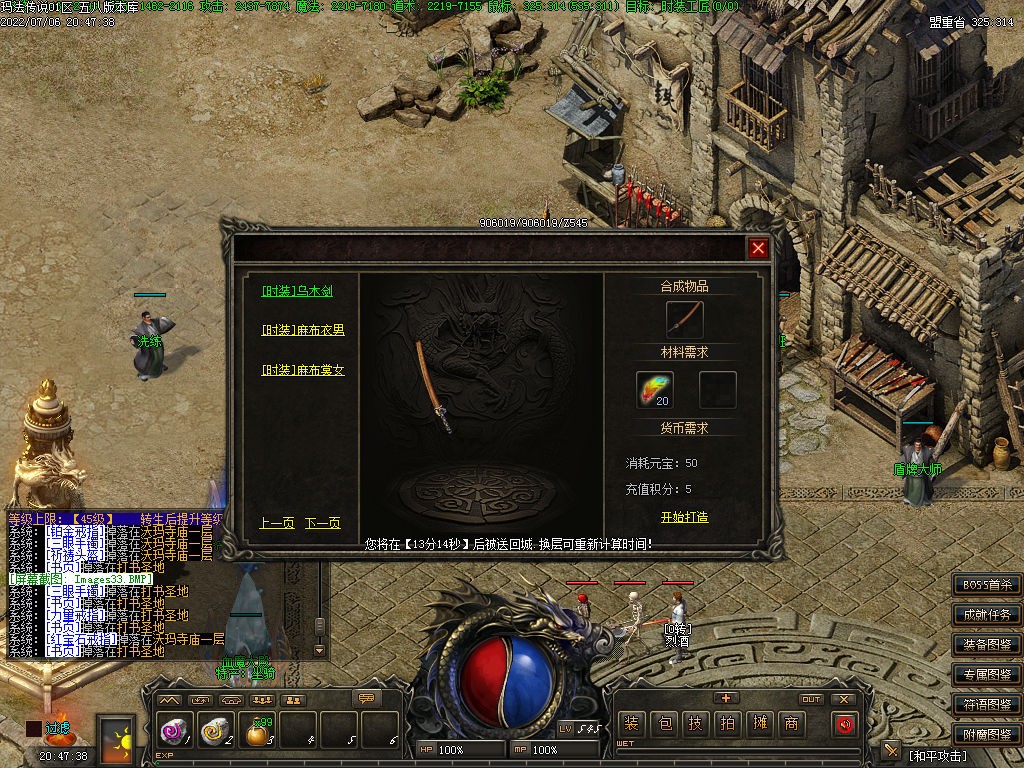Open the 符语图鉴 rune codex
1024x768 pixels.
click(x=986, y=705)
